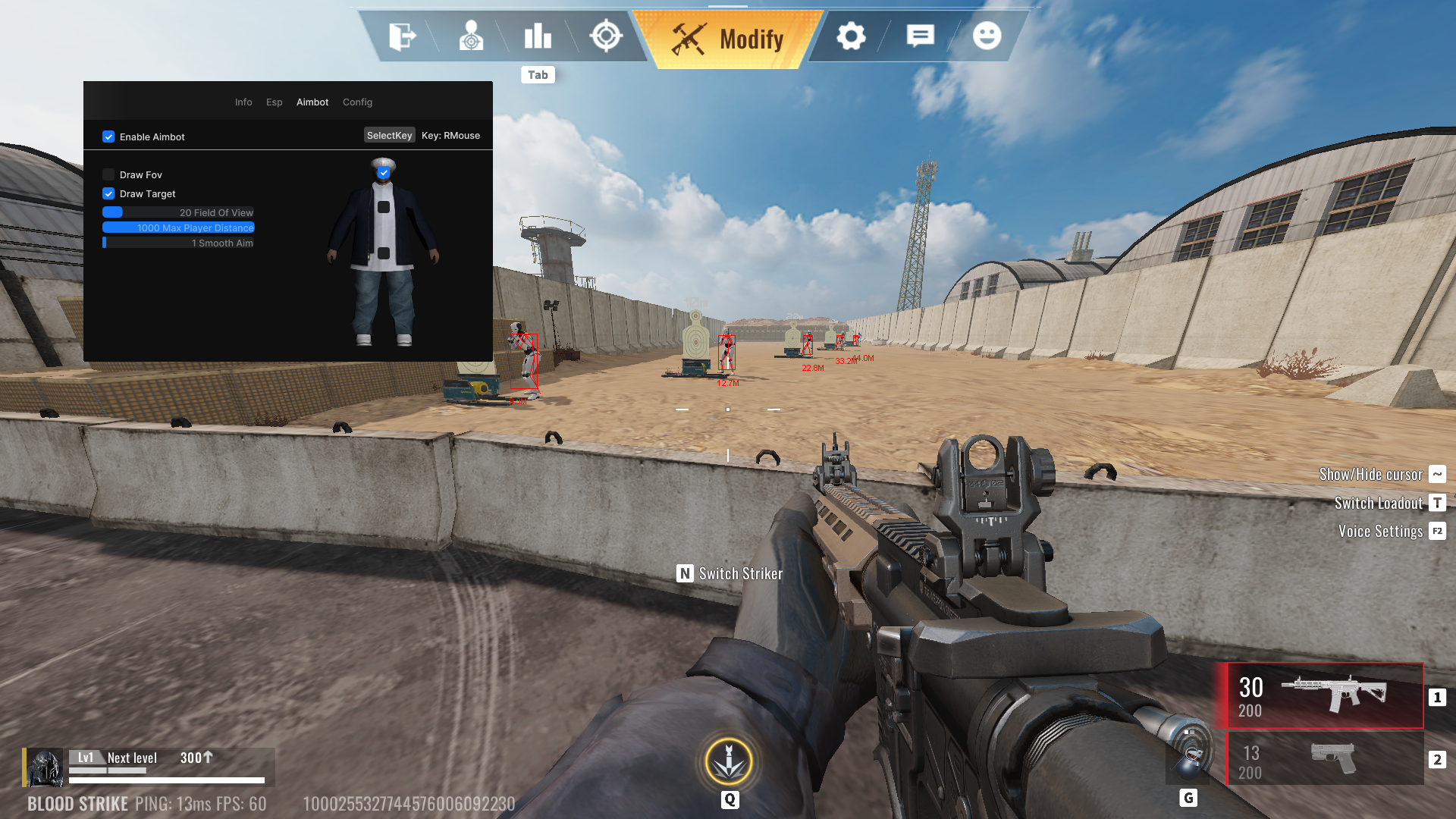Click the Field Of View slider
Viewport: 1456px width, 819px height.
178,213
